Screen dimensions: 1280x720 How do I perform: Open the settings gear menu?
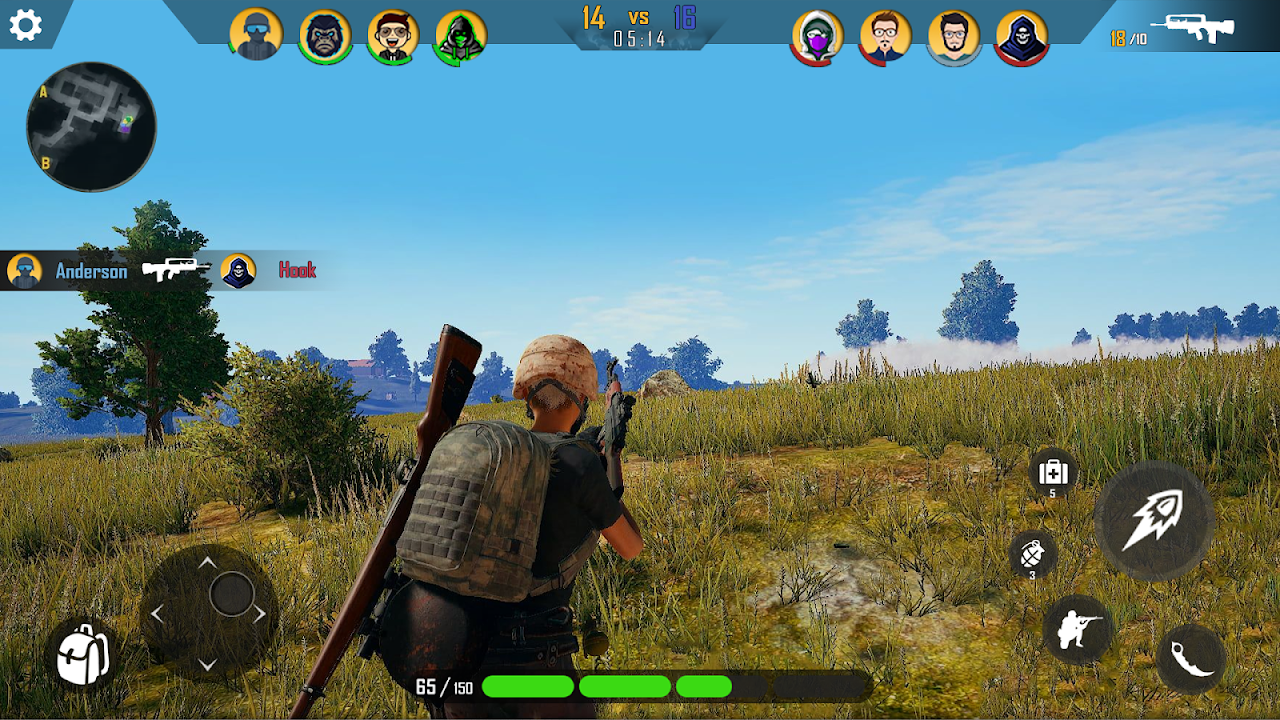(25, 25)
